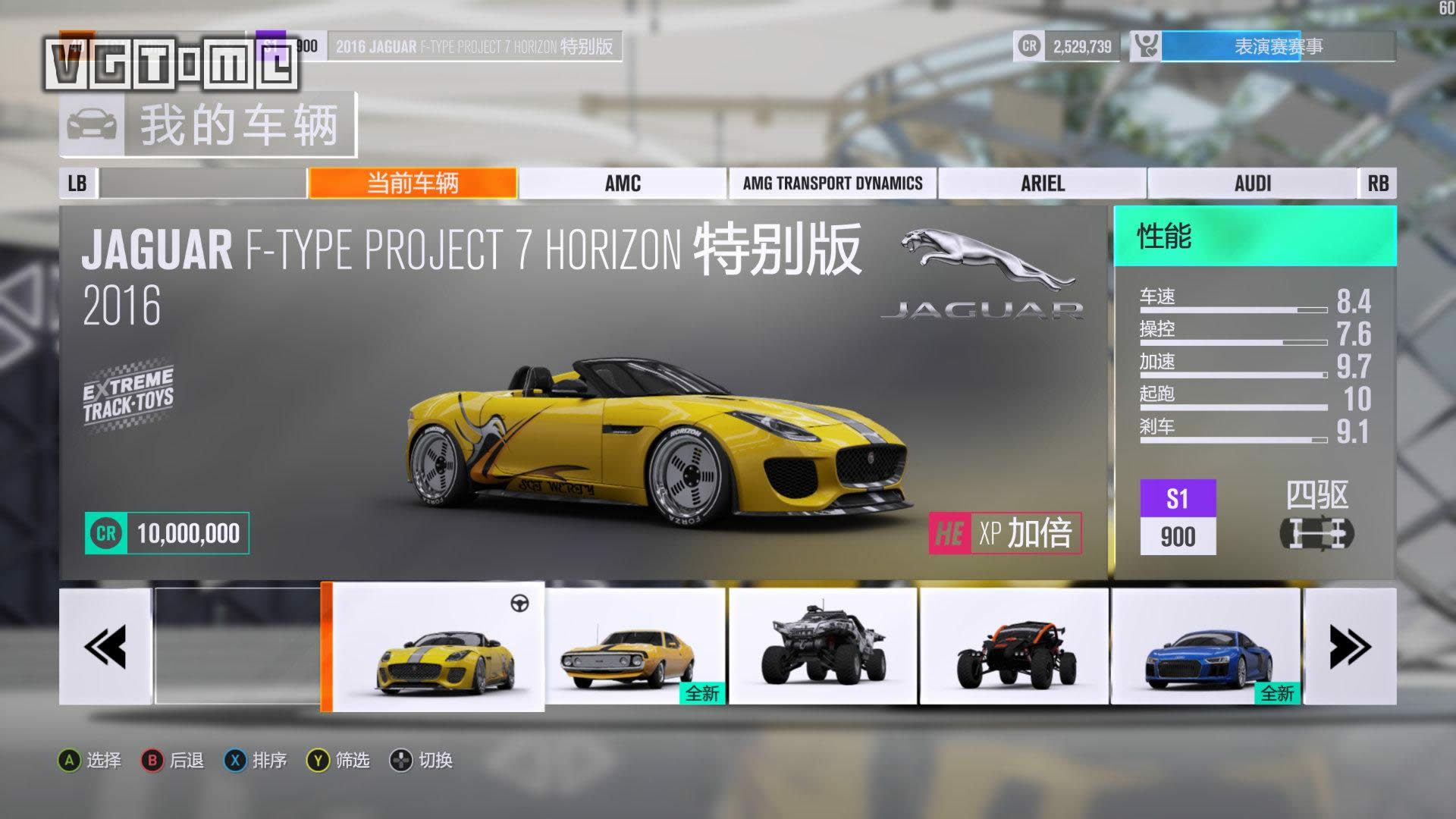Click the 表演赛赛事 progress banner

1278,47
